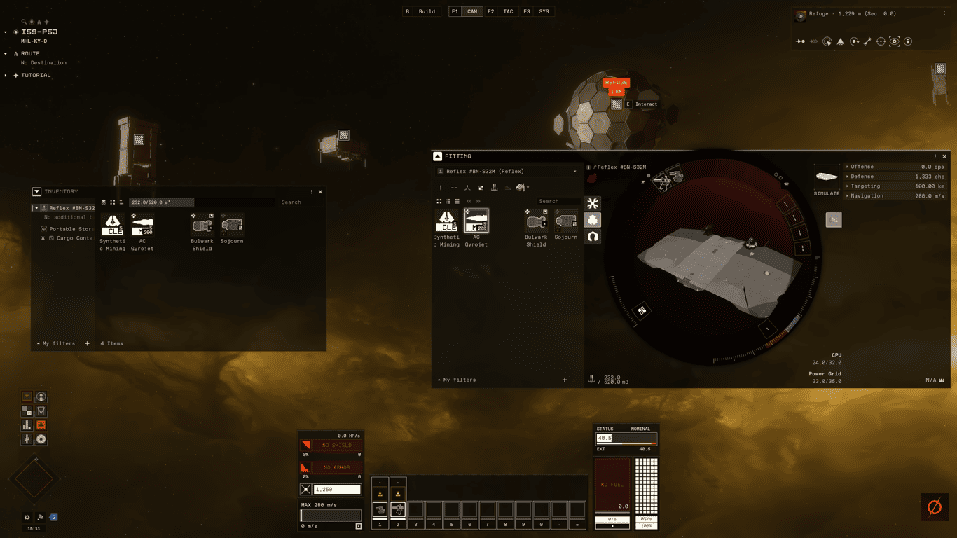Screen dimensions: 957x538
Task: Click the red circle-slash icon at bottom right
Action: tap(934, 507)
